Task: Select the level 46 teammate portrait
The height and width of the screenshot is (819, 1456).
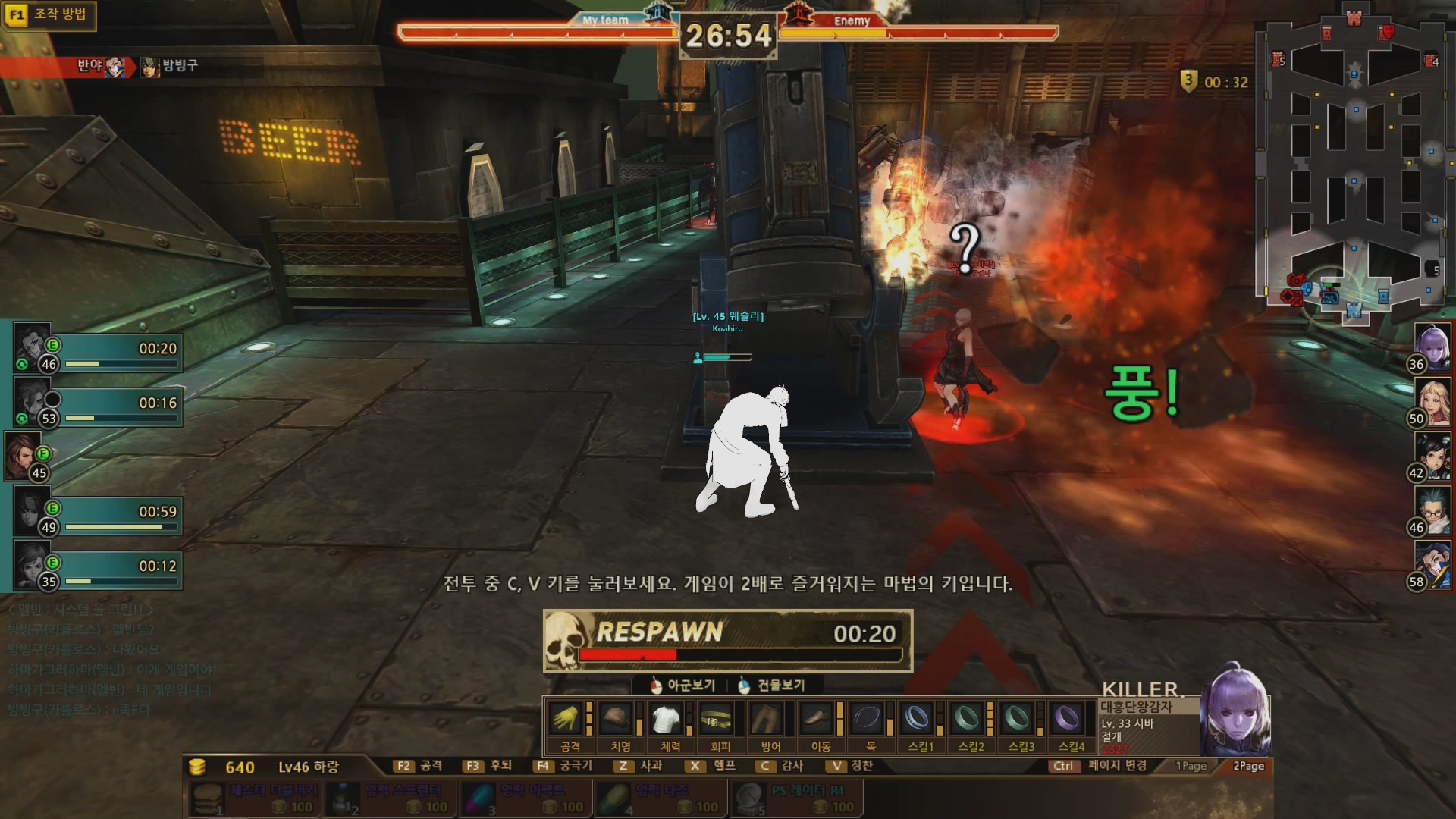Action: tap(32, 347)
